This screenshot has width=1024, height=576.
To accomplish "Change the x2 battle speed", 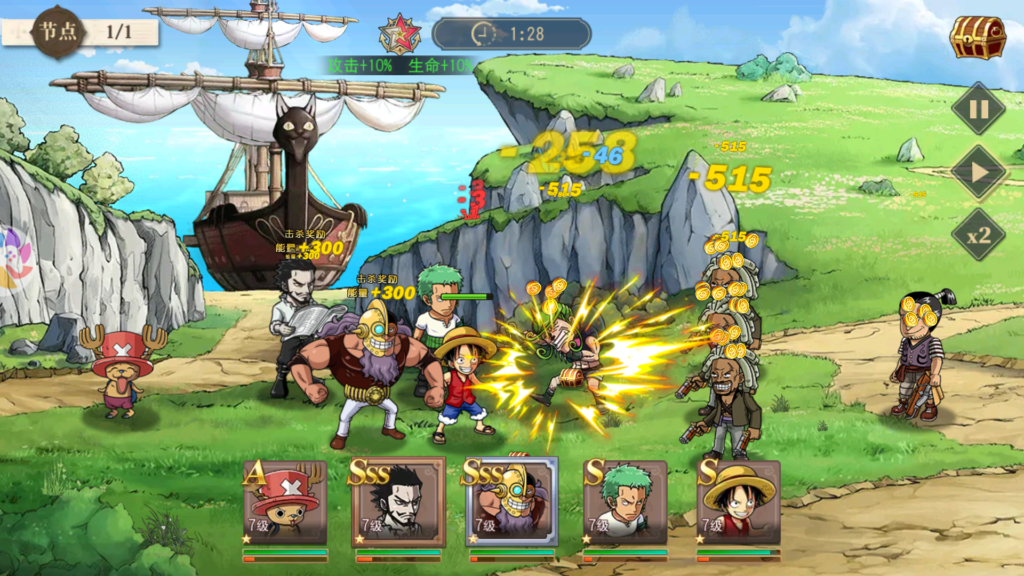I will click(978, 236).
